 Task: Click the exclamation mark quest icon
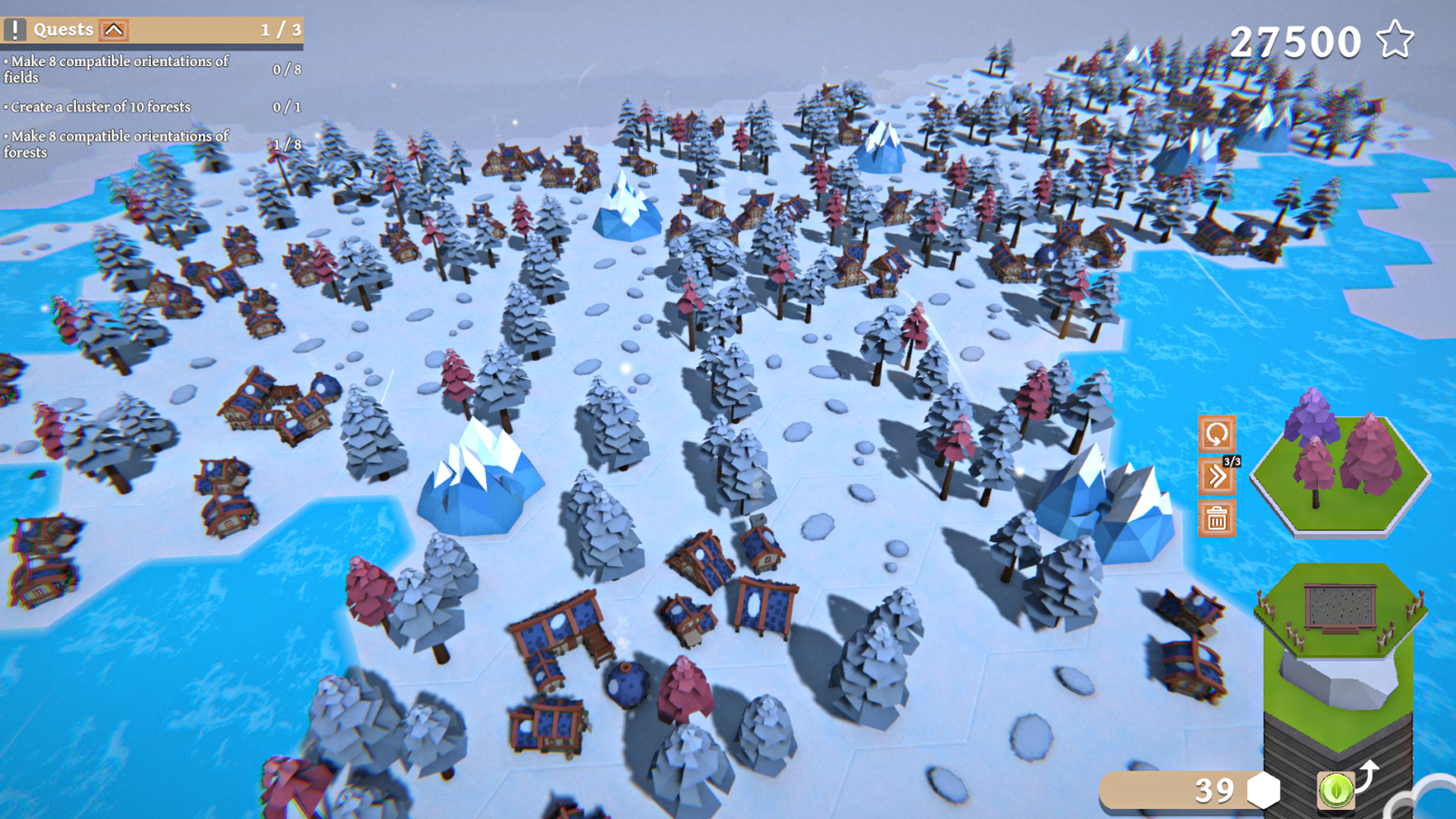[14, 30]
